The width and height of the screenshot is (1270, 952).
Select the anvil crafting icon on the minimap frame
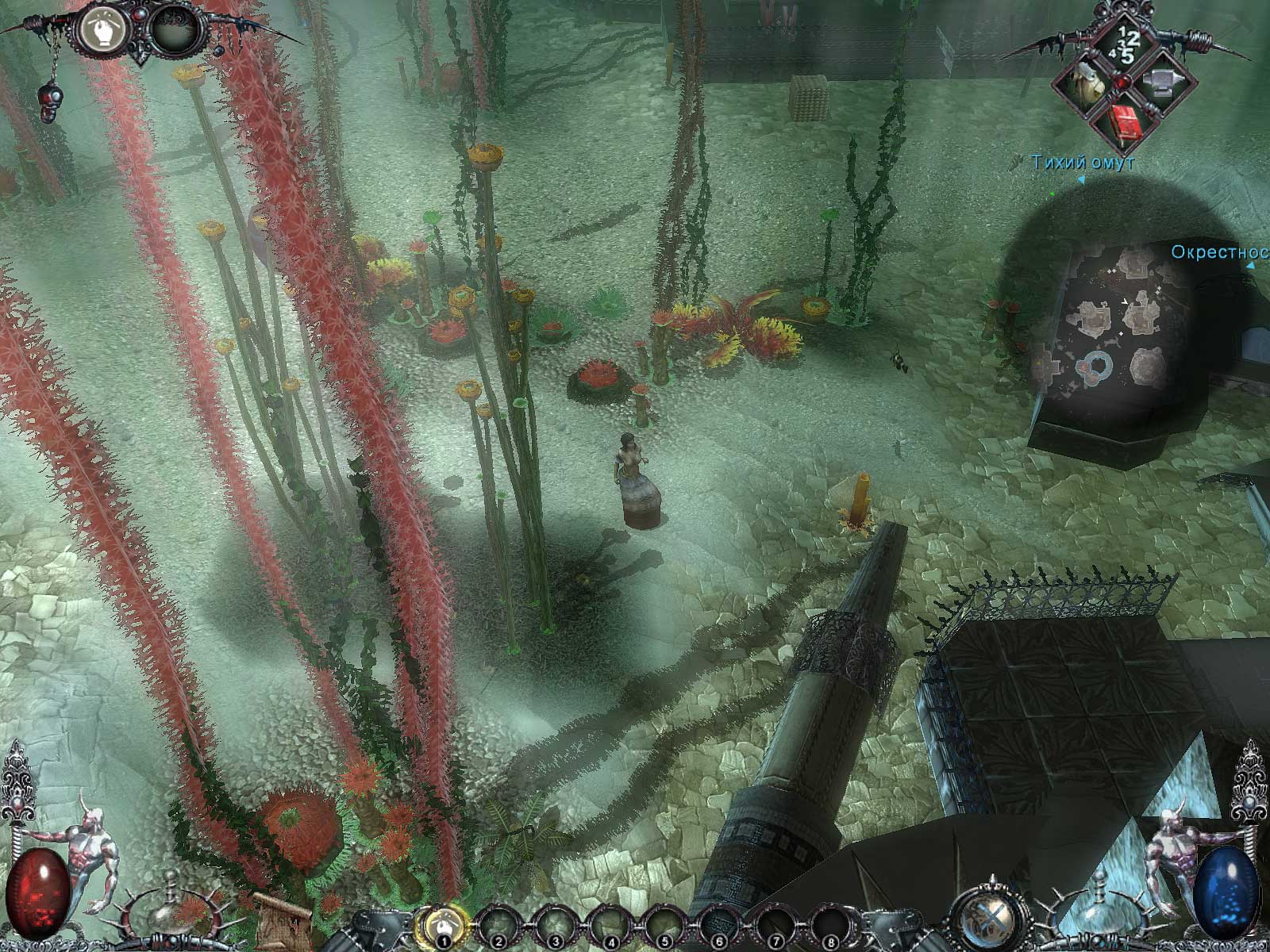pyautogui.click(x=1163, y=83)
